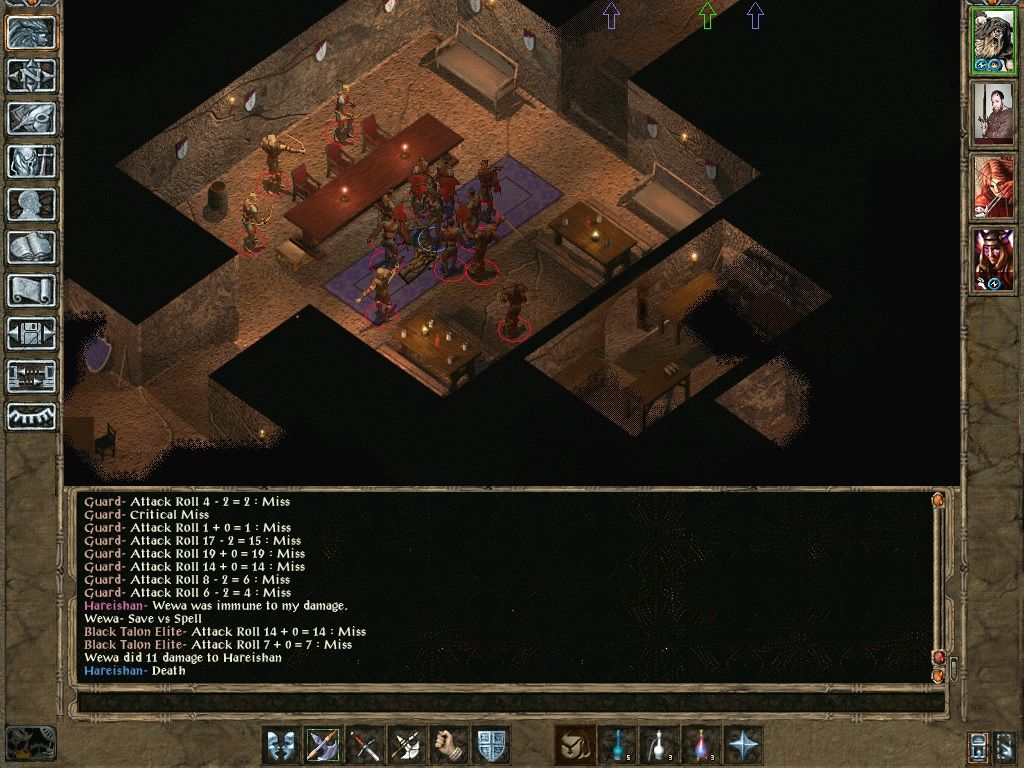This screenshot has height=768, width=1024.
Task: Click the twin masks action button
Action: [x=282, y=746]
